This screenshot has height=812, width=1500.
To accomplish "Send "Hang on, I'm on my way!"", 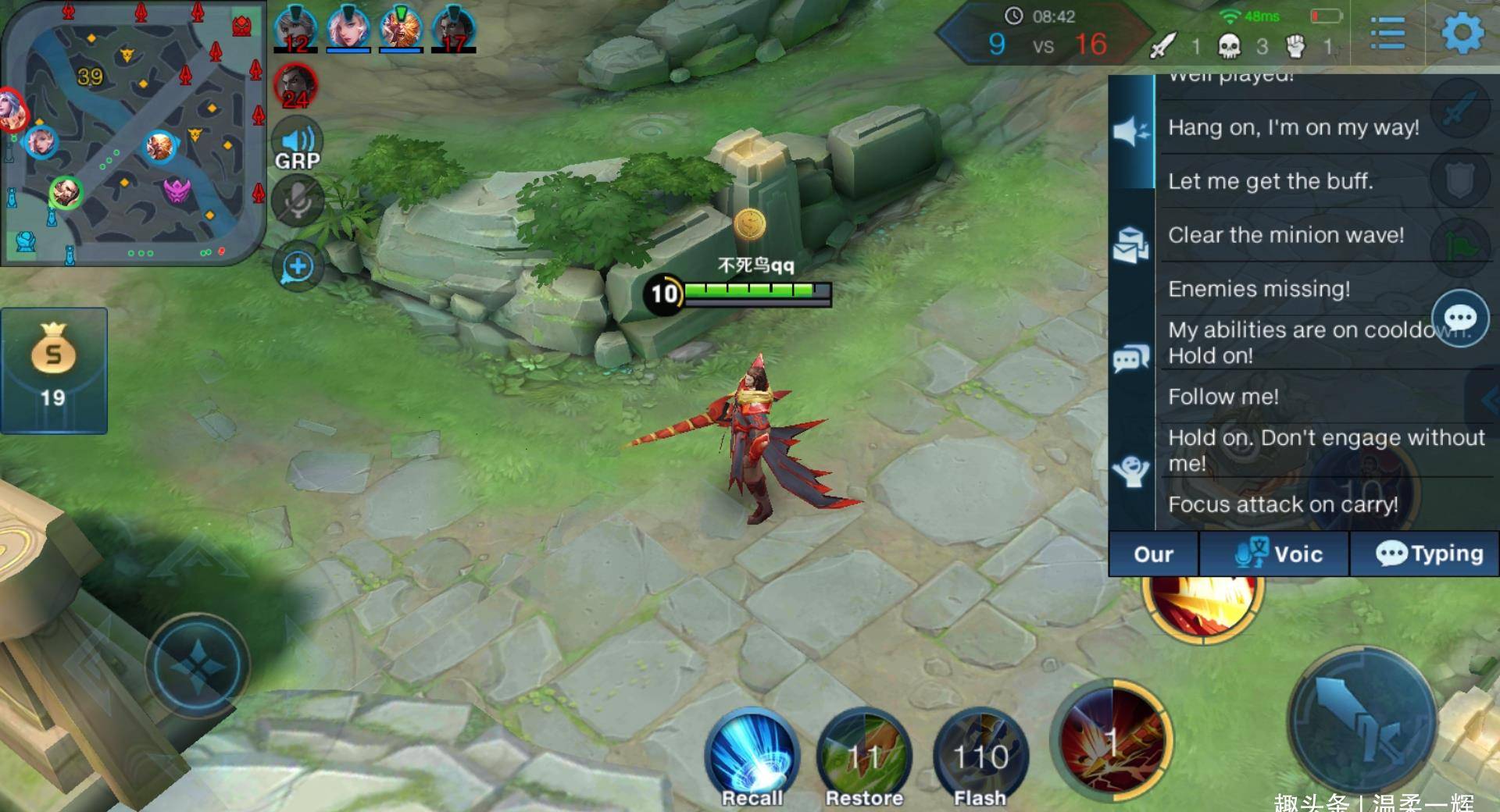I will [x=1293, y=128].
